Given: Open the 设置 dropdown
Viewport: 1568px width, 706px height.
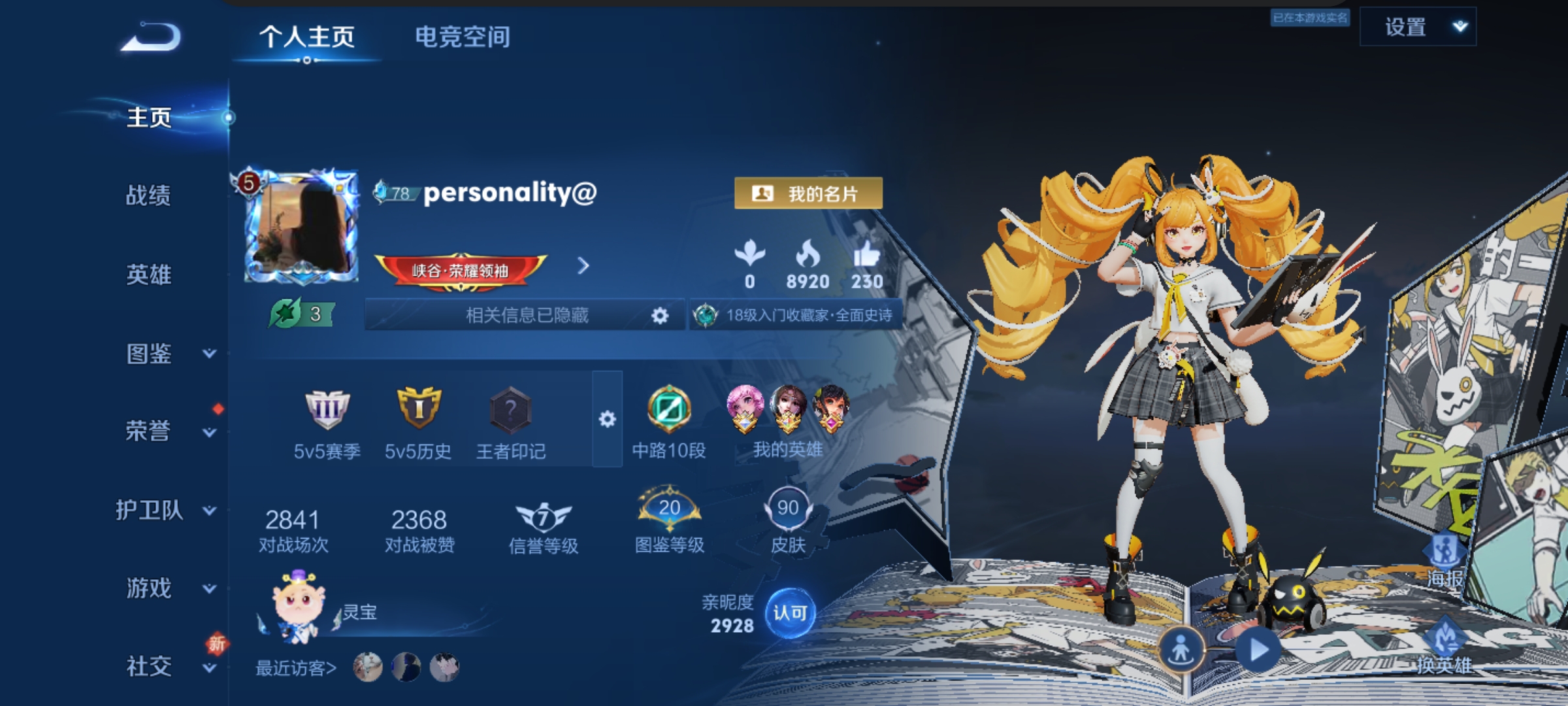Looking at the screenshot, I should point(1418,27).
